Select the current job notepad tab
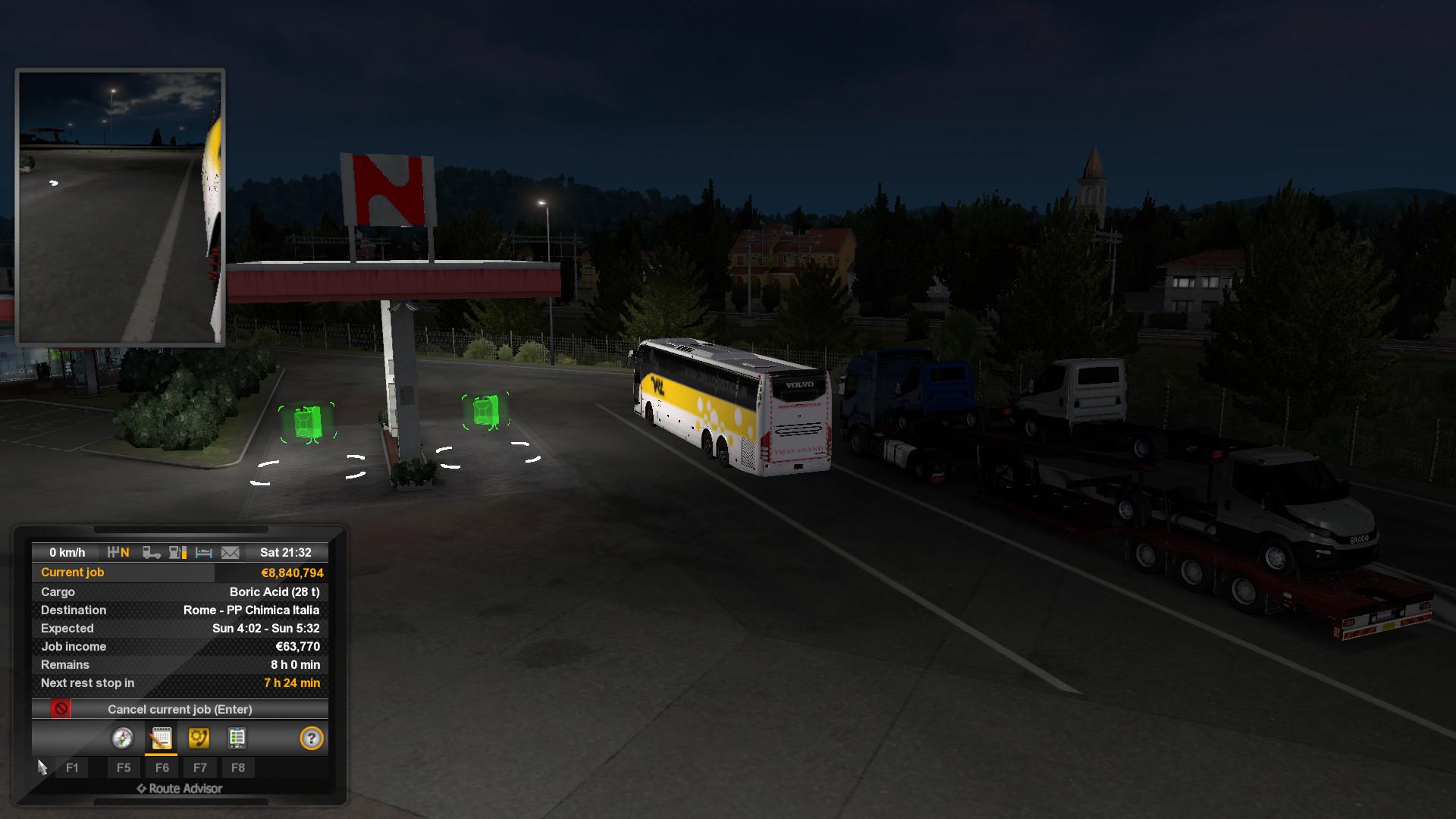Viewport: 1456px width, 819px height. tap(161, 738)
